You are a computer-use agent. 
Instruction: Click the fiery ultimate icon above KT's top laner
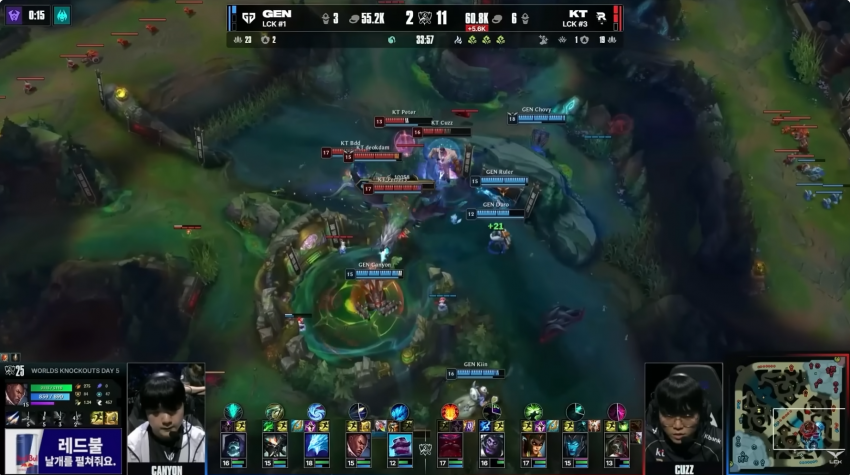(449, 411)
